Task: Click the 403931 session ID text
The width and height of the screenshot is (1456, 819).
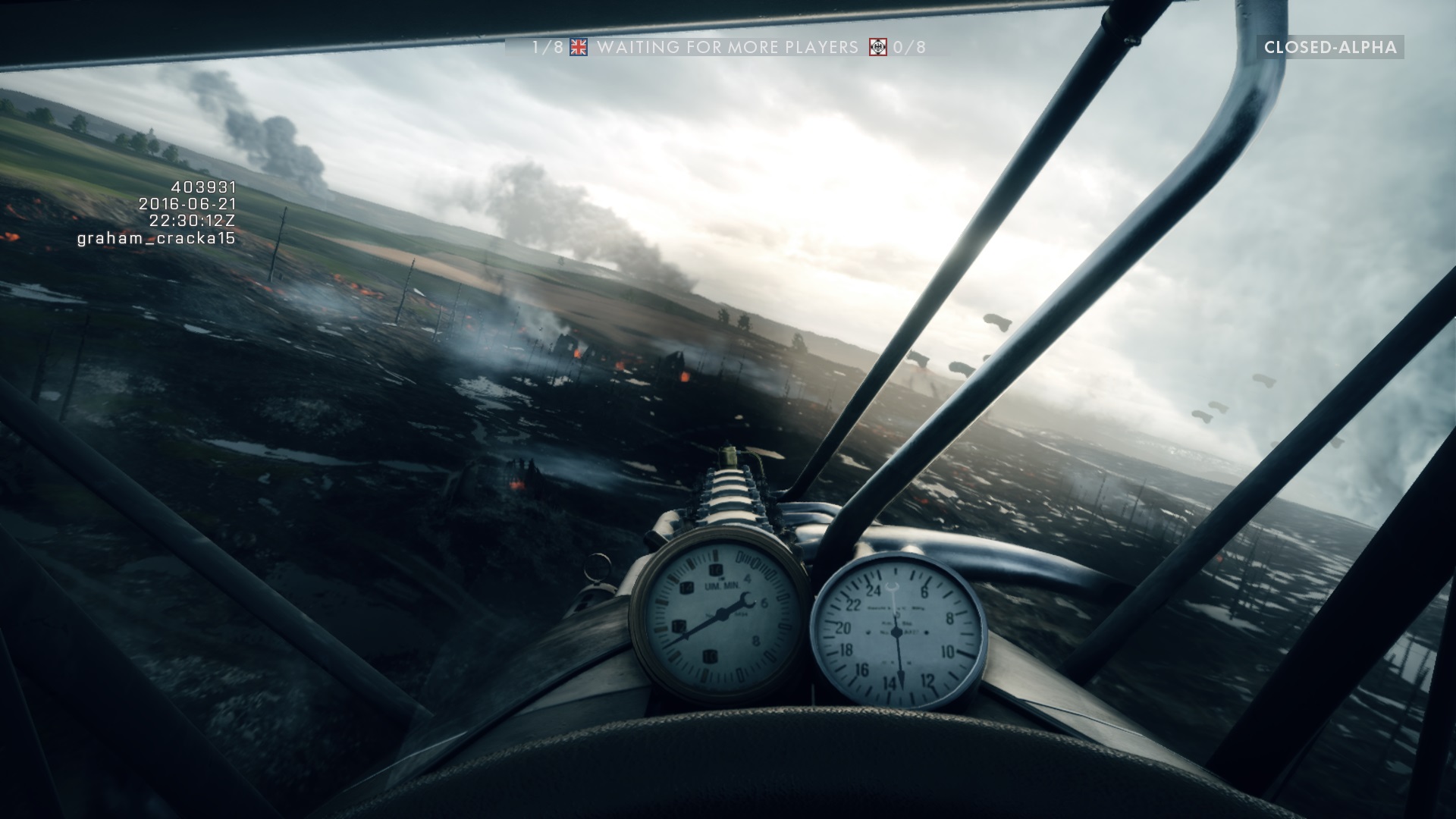Action: (204, 188)
